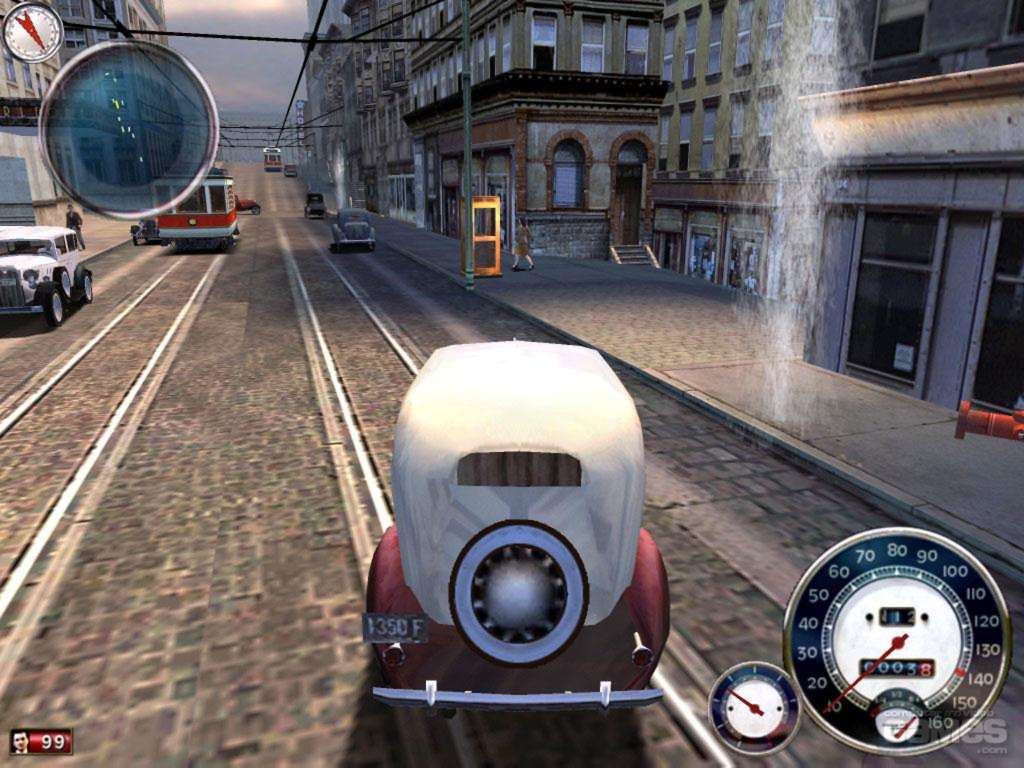Viewport: 1024px width, 768px height.
Task: Select the compass icon with red needle
Action: (x=32, y=31)
